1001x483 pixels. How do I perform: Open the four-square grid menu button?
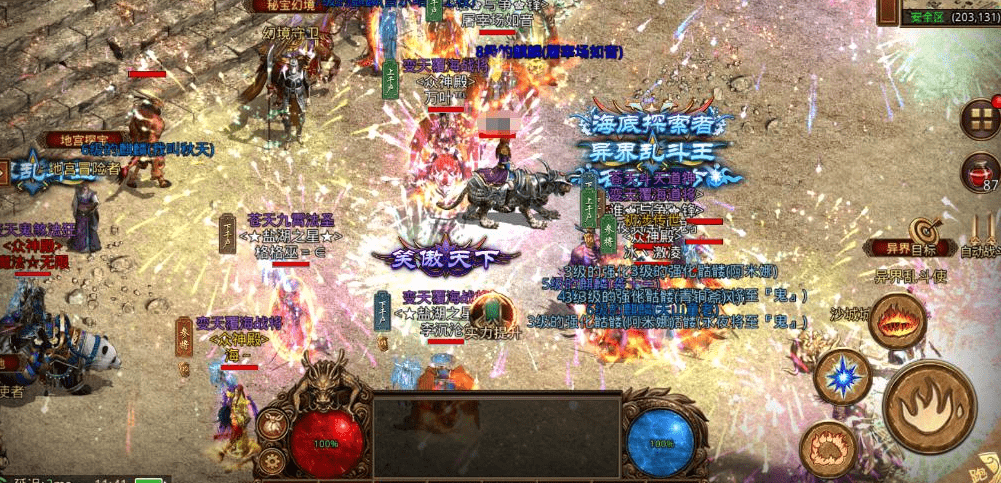(980, 120)
